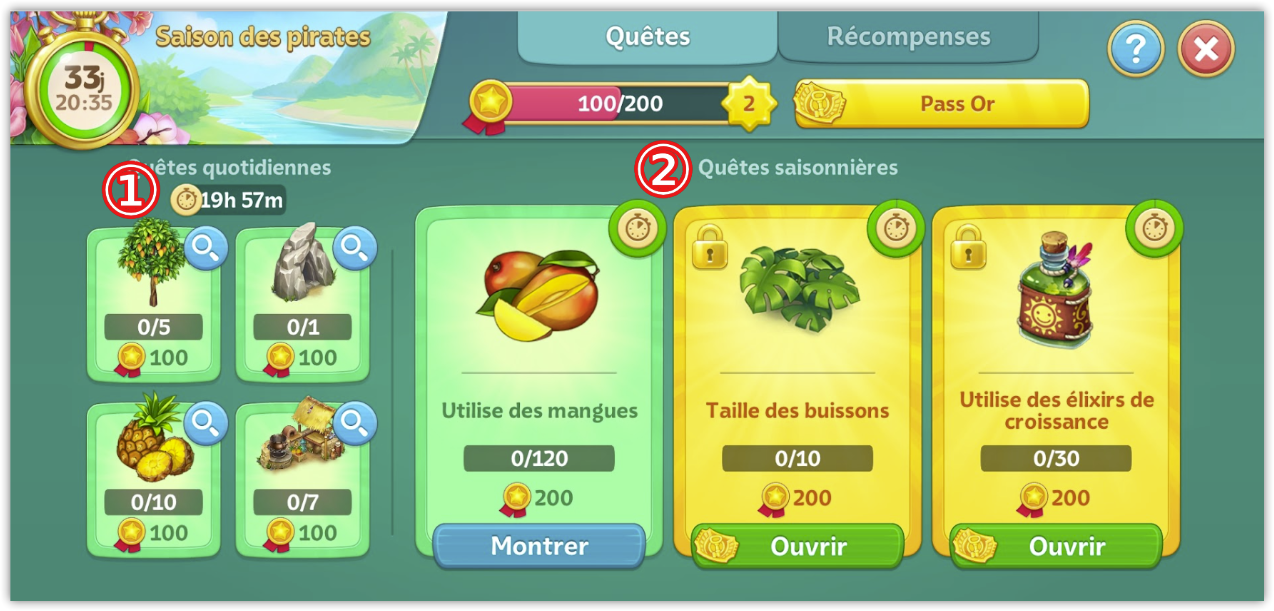Click the mango quest timer icon
Screen dimensions: 1274x611
coord(637,229)
